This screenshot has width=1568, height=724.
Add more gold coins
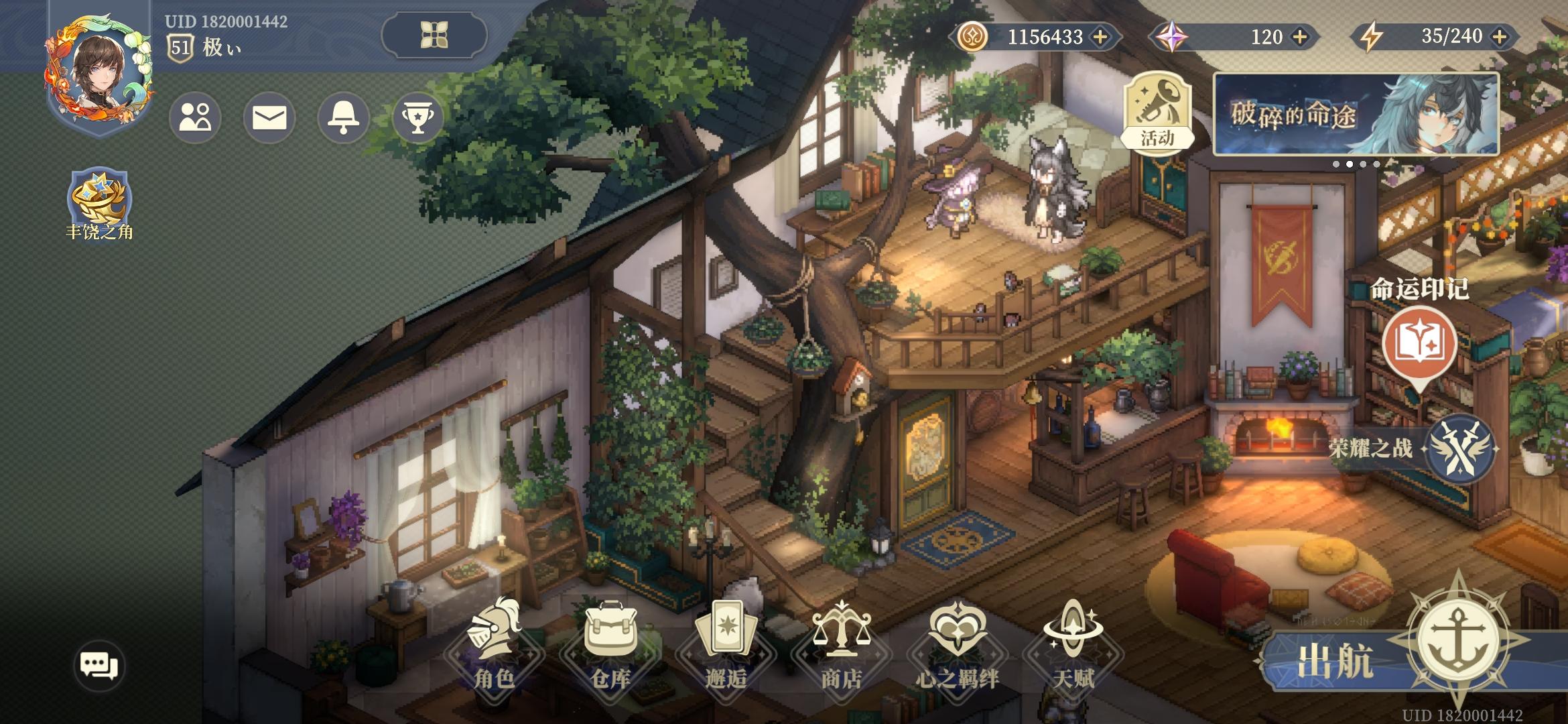click(1100, 37)
